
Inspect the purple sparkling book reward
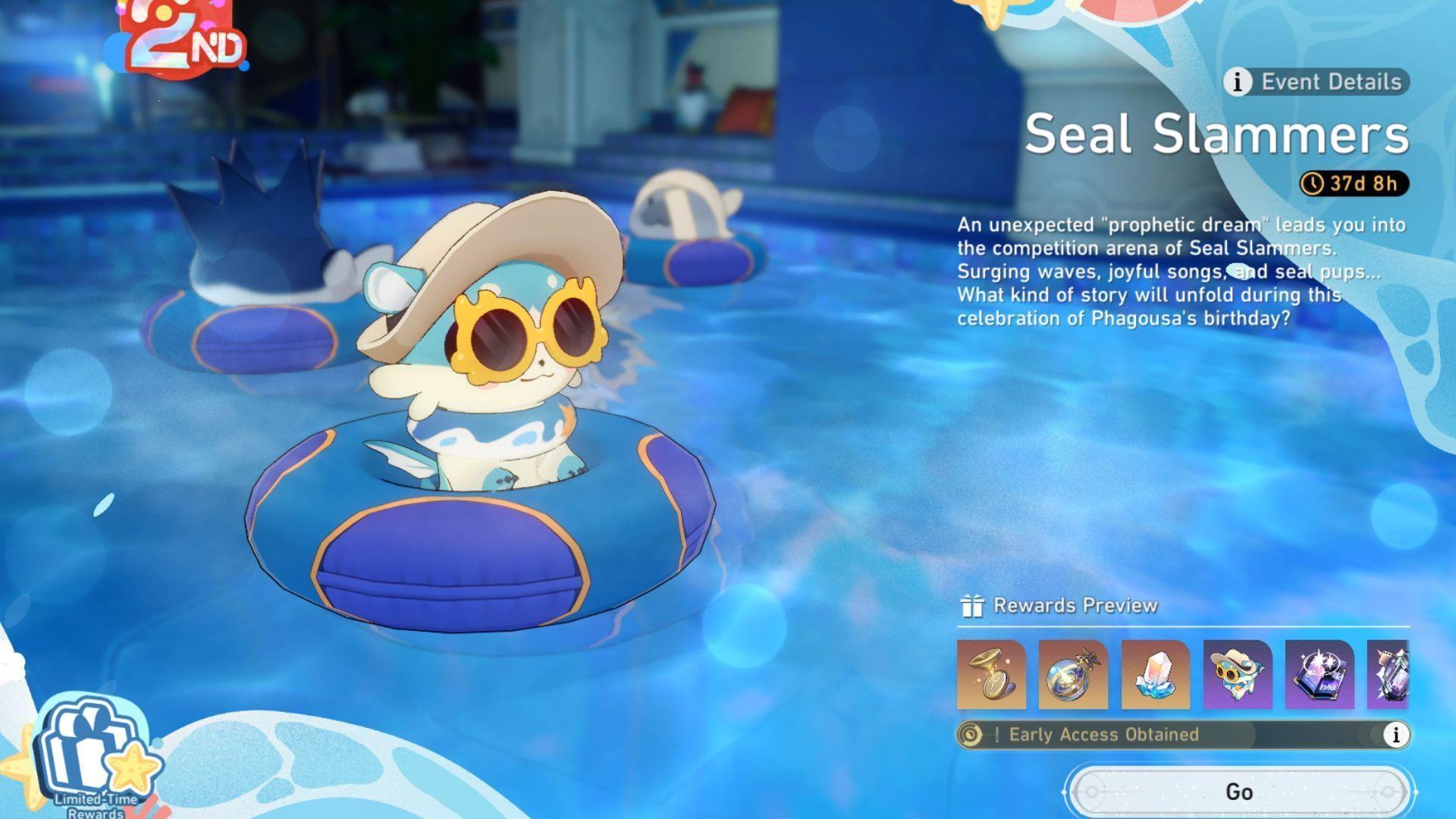click(1319, 675)
